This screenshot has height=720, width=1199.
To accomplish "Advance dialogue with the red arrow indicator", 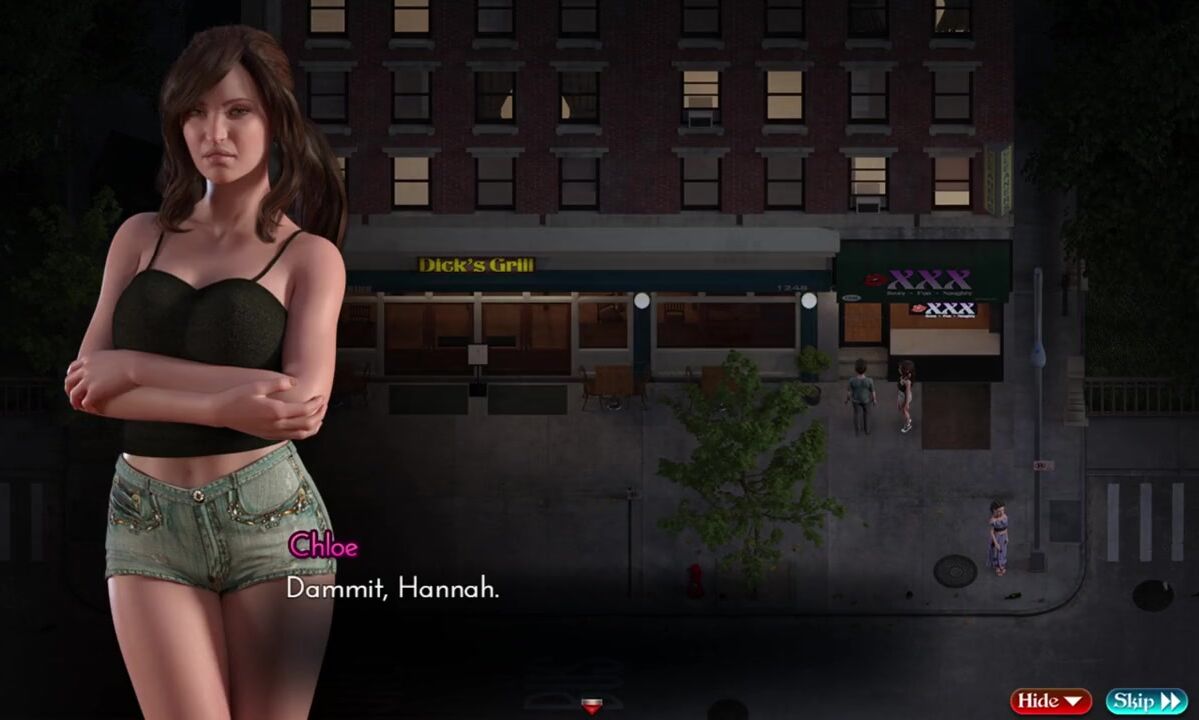I will point(592,706).
